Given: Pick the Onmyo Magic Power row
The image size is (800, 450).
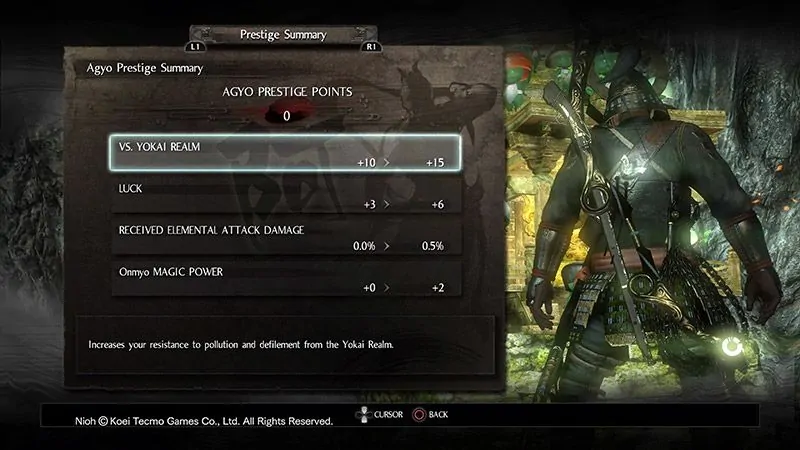Looking at the screenshot, I should (x=285, y=279).
